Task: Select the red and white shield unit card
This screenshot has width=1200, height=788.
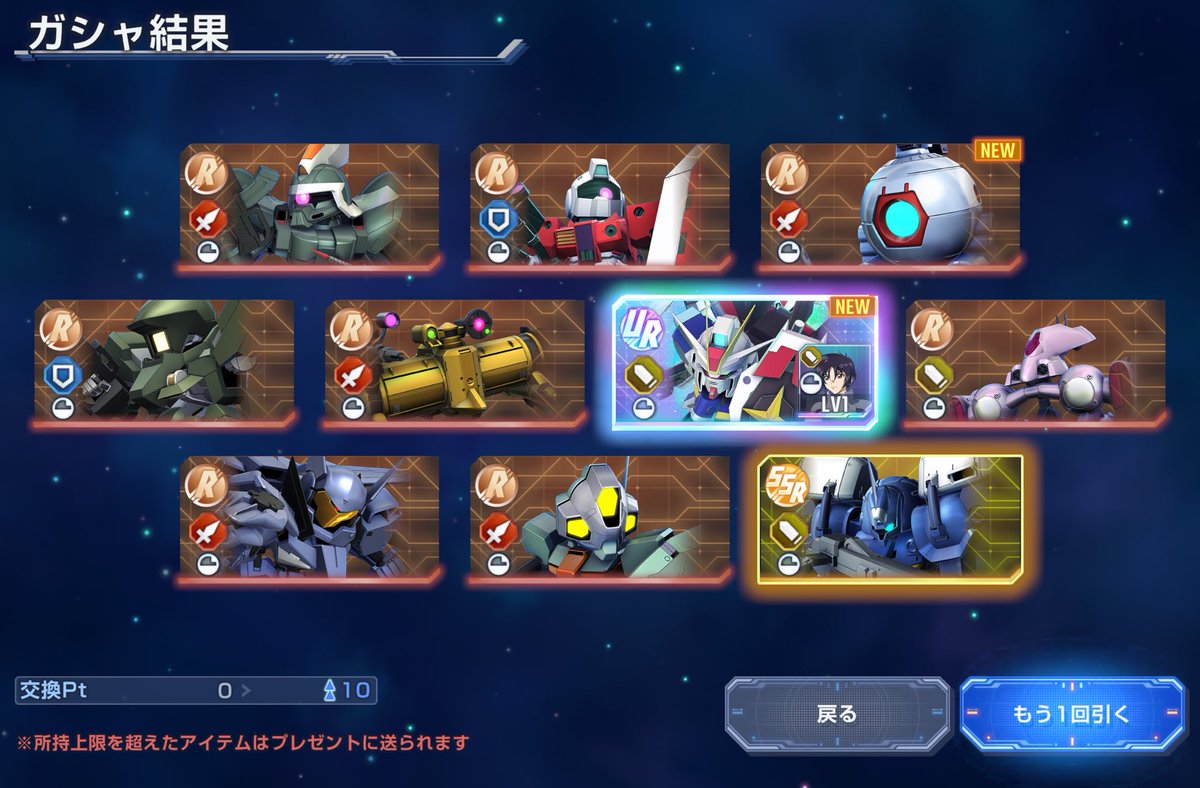Action: (x=600, y=207)
